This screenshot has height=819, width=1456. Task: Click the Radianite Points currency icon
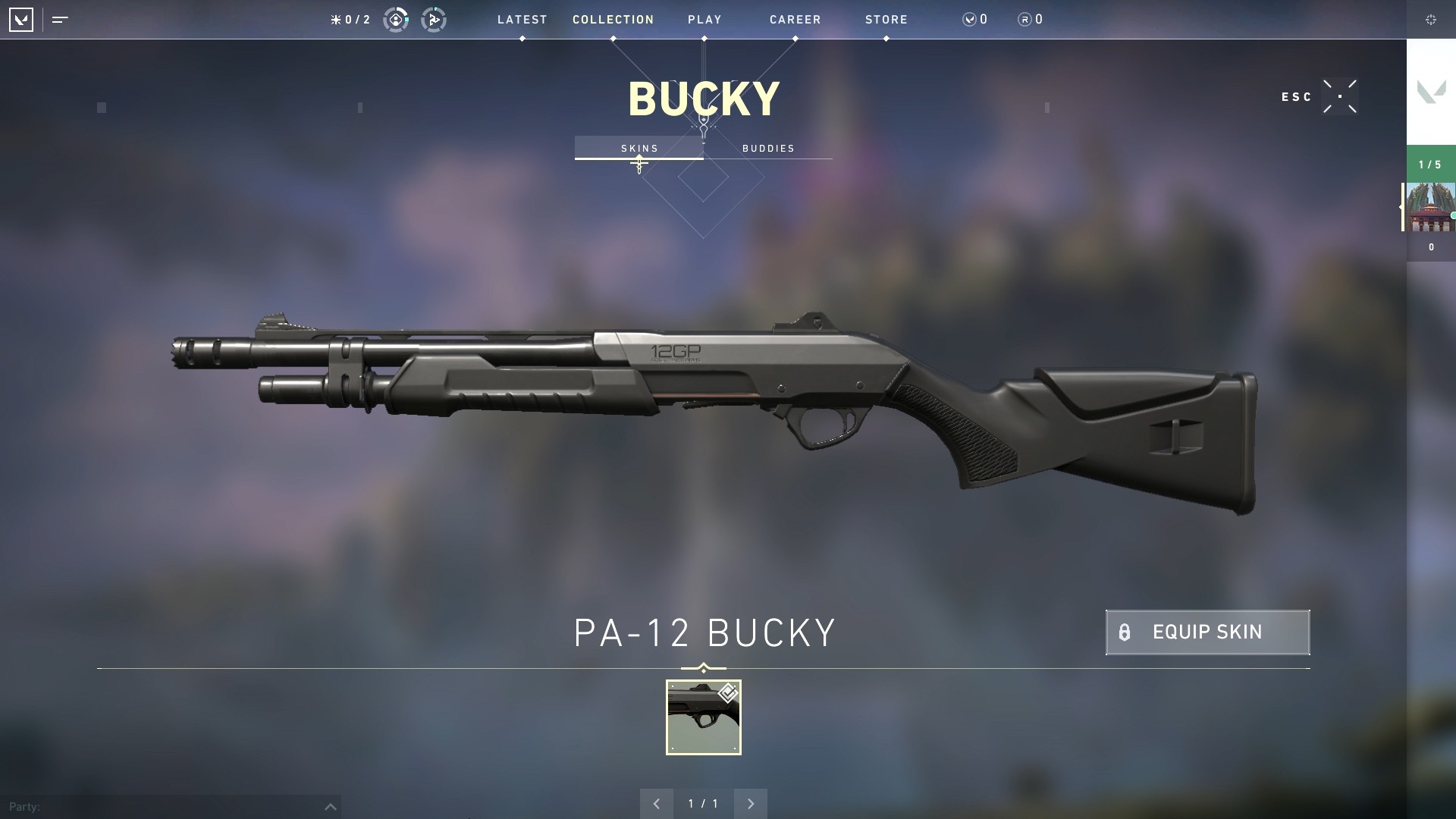[x=1025, y=20]
